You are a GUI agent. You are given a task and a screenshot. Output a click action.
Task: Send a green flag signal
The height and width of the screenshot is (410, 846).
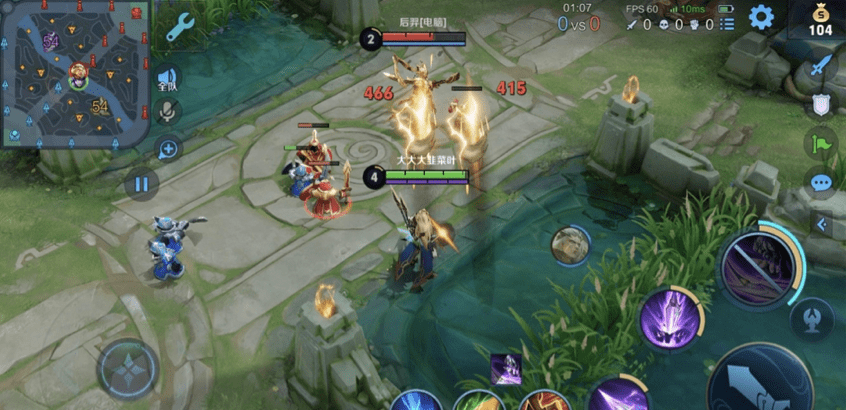coord(821,143)
